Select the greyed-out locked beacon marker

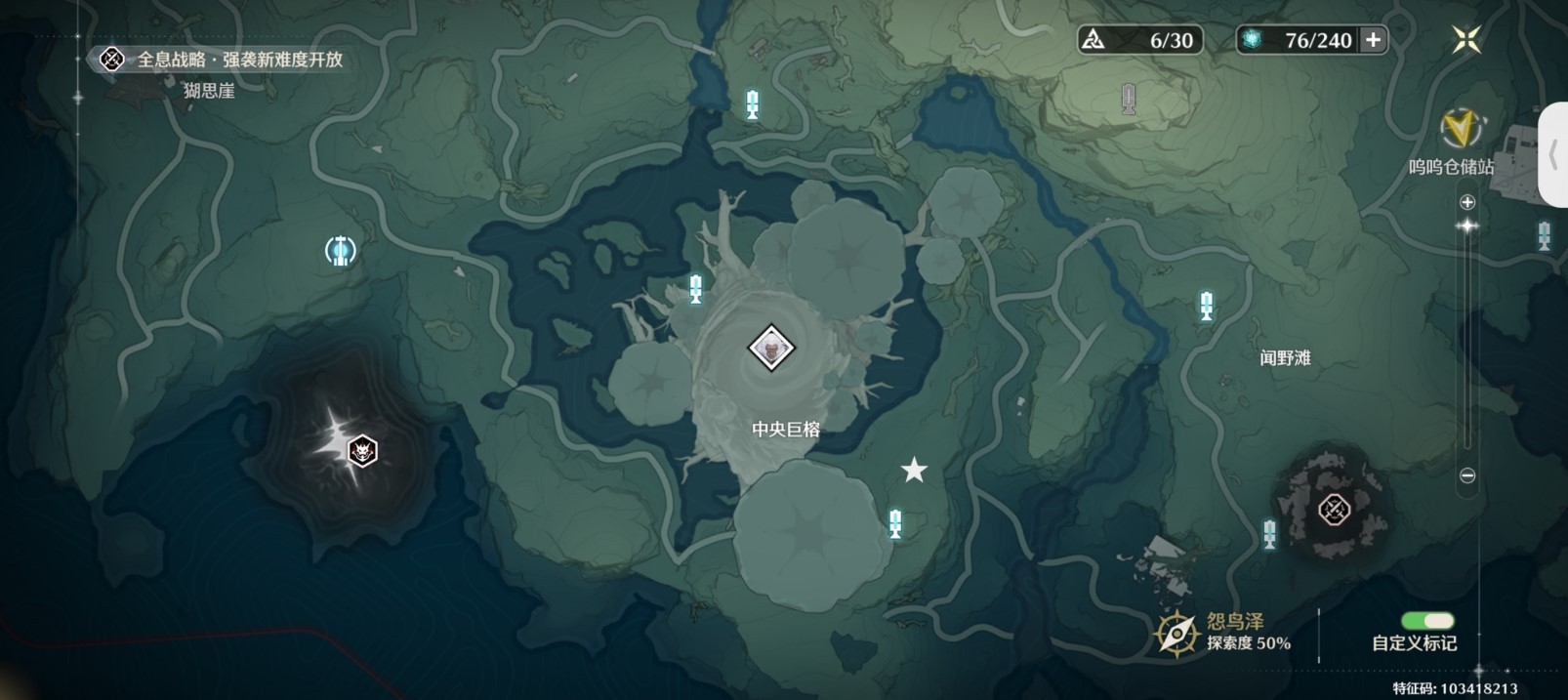click(1129, 99)
